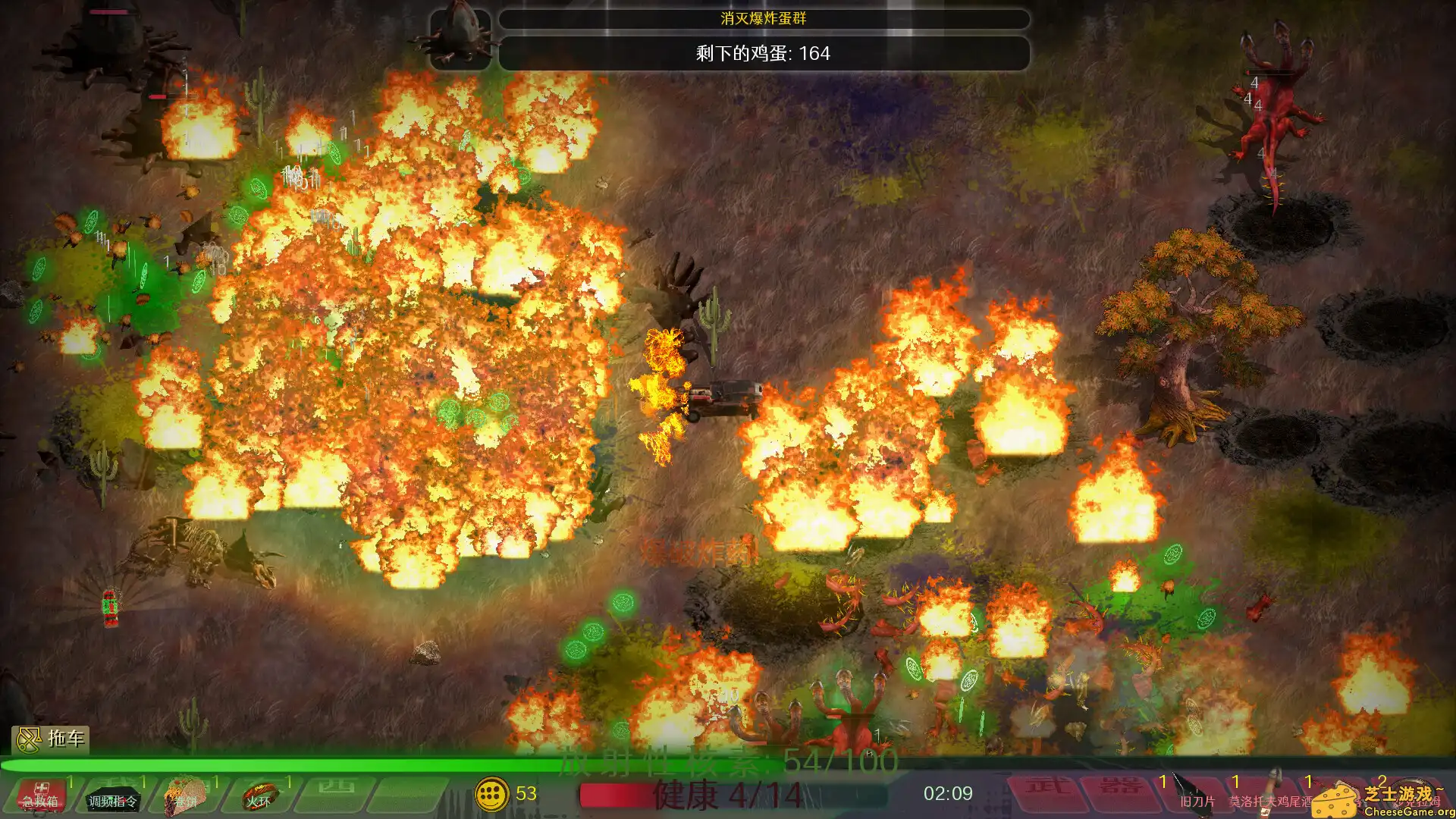Click the egg counter 剩下的鸡蛋 164 bar
Image resolution: width=1456 pixels, height=819 pixels.
tap(762, 54)
